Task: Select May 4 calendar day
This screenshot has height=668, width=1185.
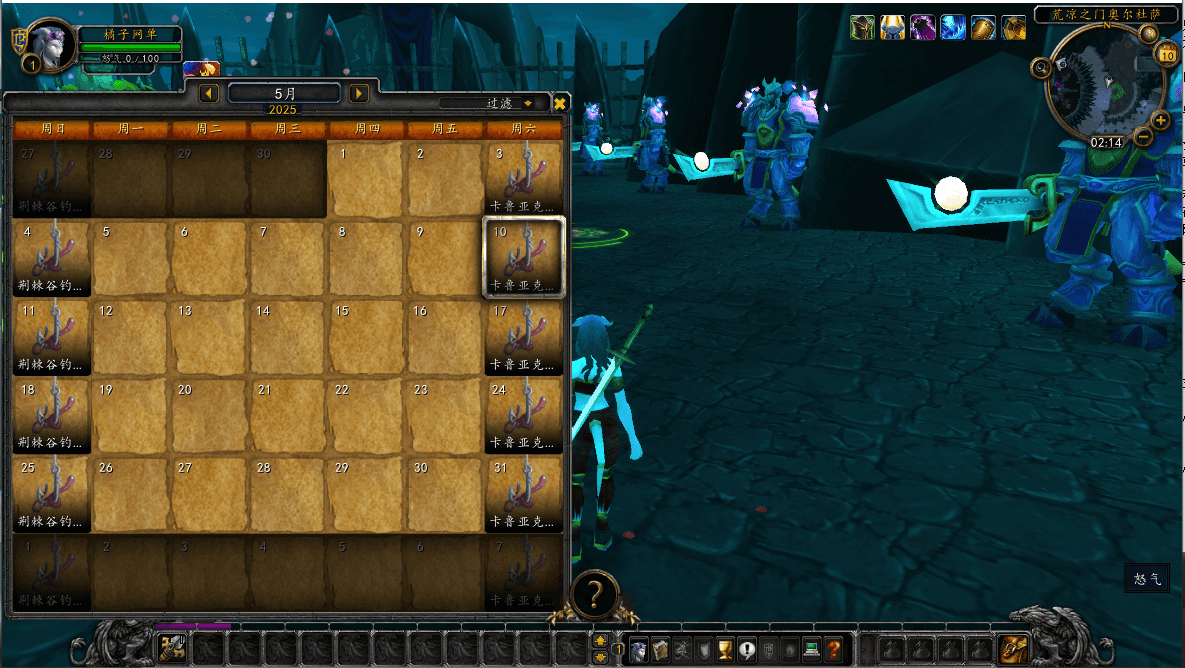Action: point(52,257)
